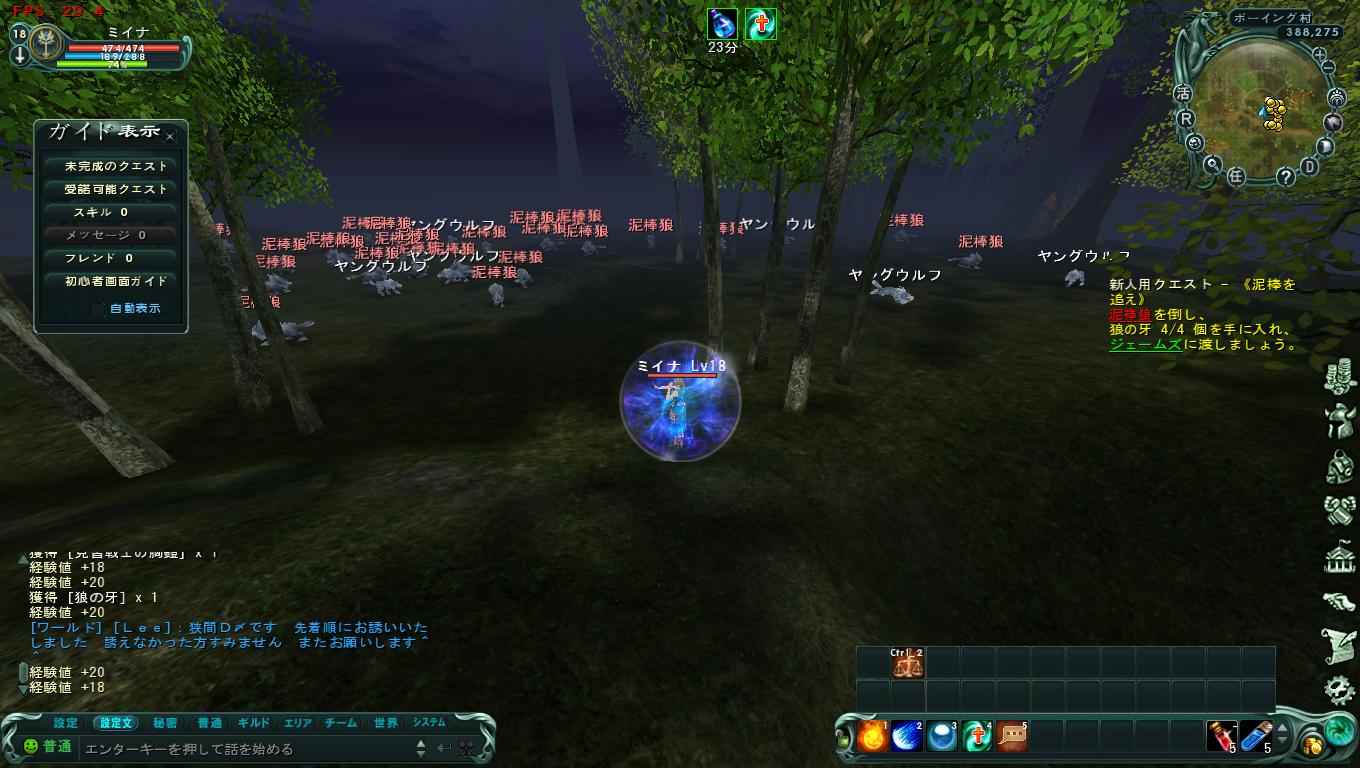Click the magnifying glass button on minimap
The image size is (1360, 768).
pyautogui.click(x=1212, y=165)
